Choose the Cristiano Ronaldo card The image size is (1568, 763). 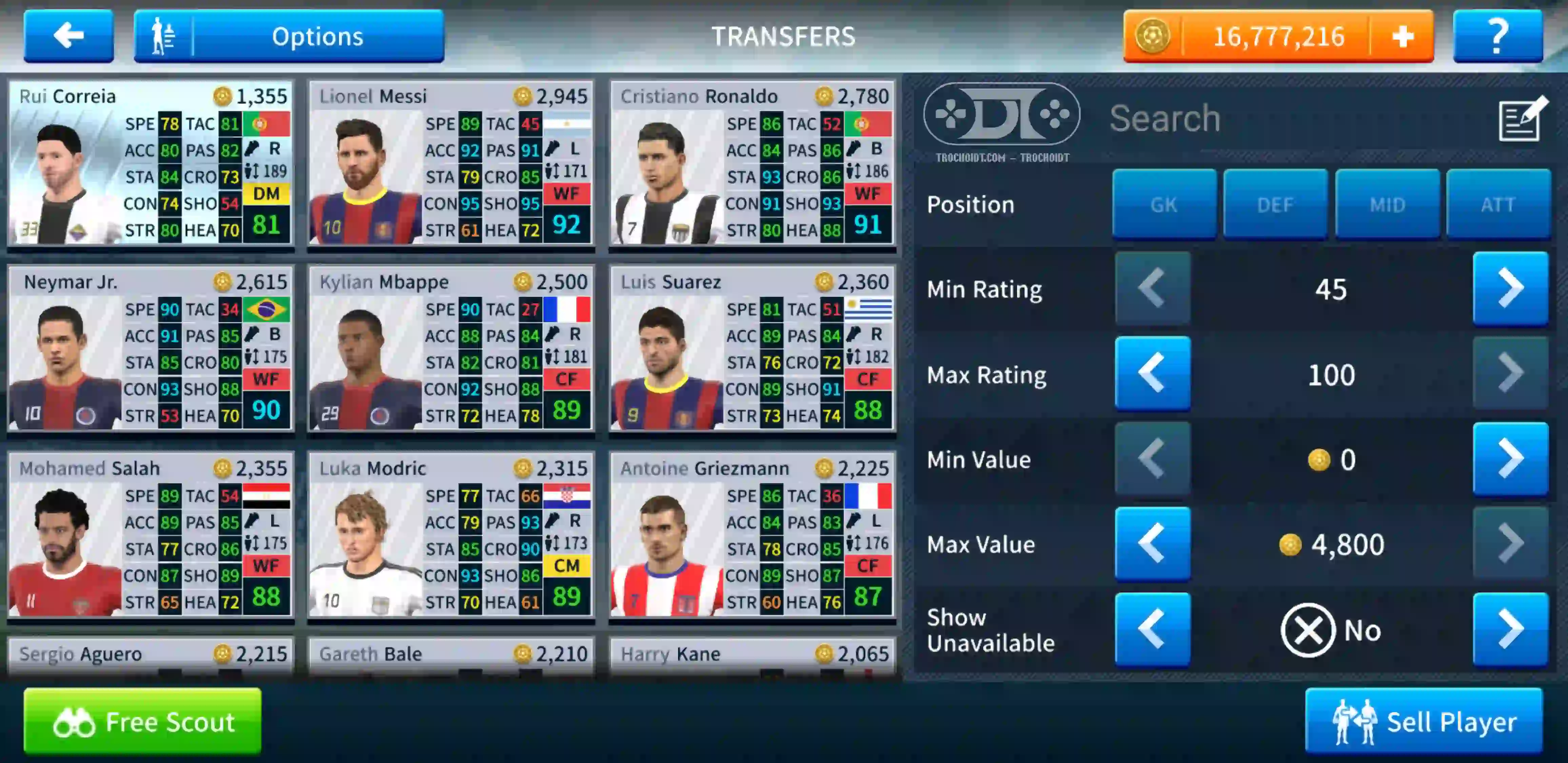coord(752,164)
